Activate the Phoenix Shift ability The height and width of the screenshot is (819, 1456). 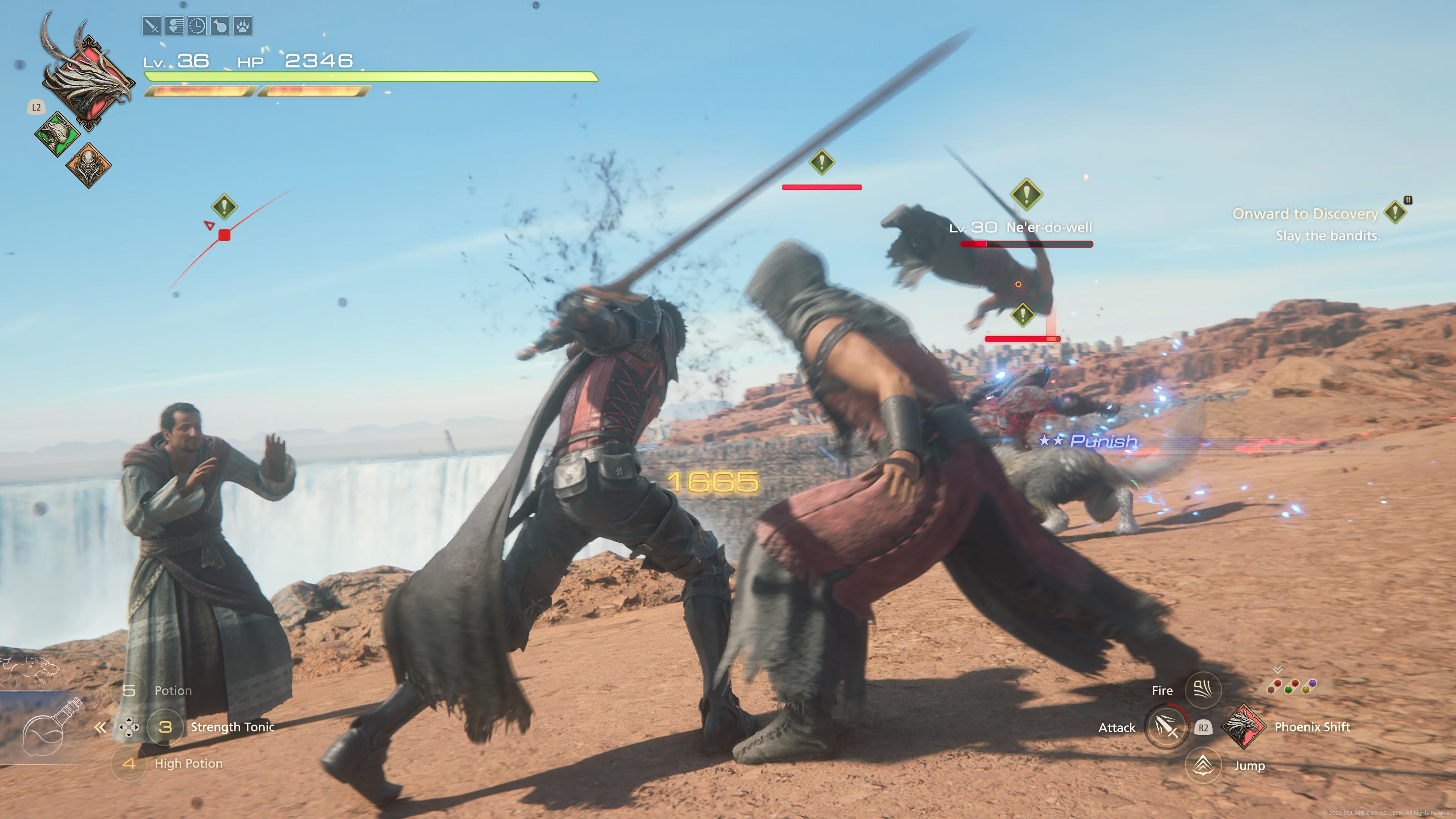coord(1243,727)
